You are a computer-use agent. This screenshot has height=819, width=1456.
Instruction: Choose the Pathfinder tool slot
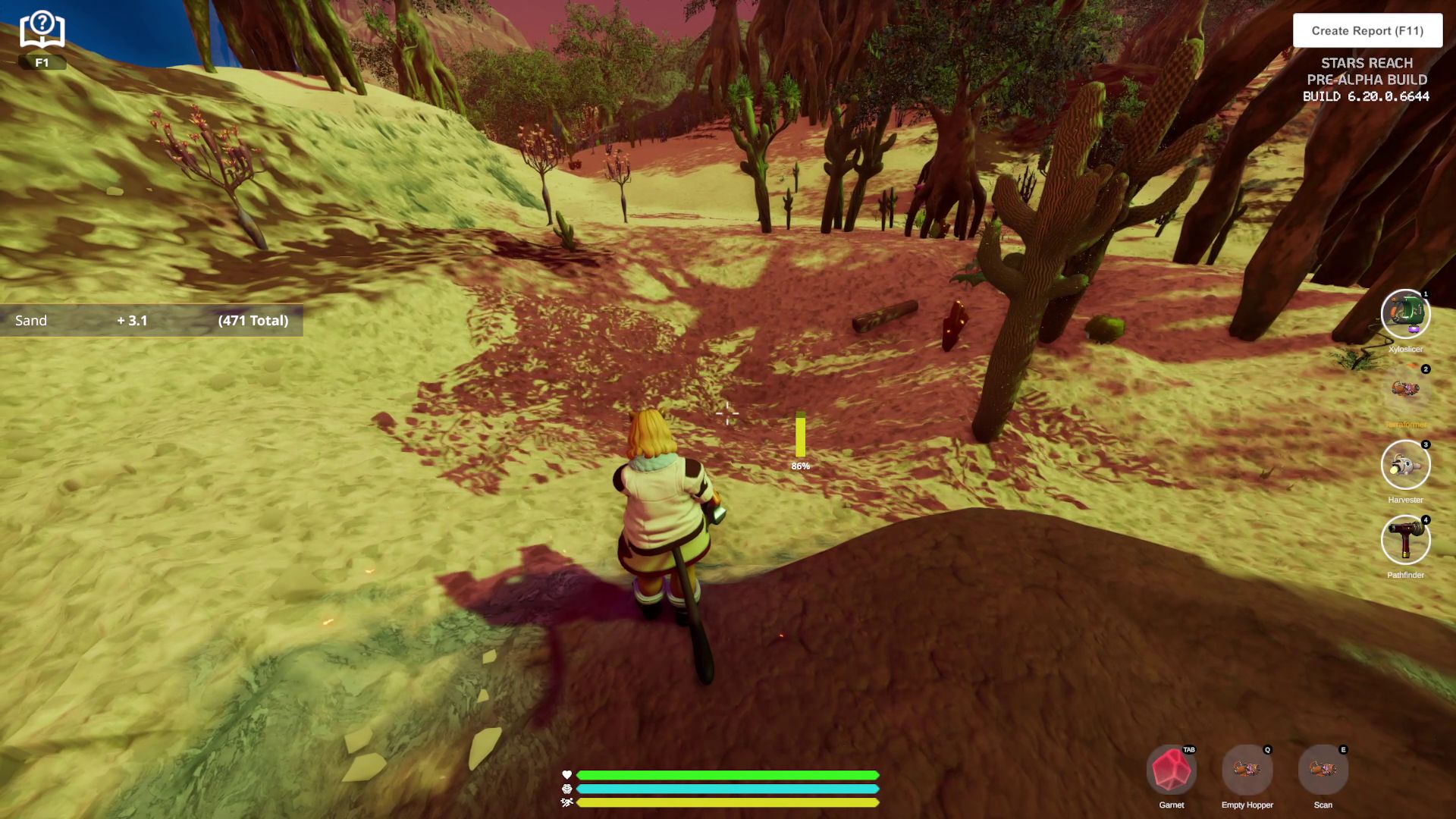(x=1405, y=540)
